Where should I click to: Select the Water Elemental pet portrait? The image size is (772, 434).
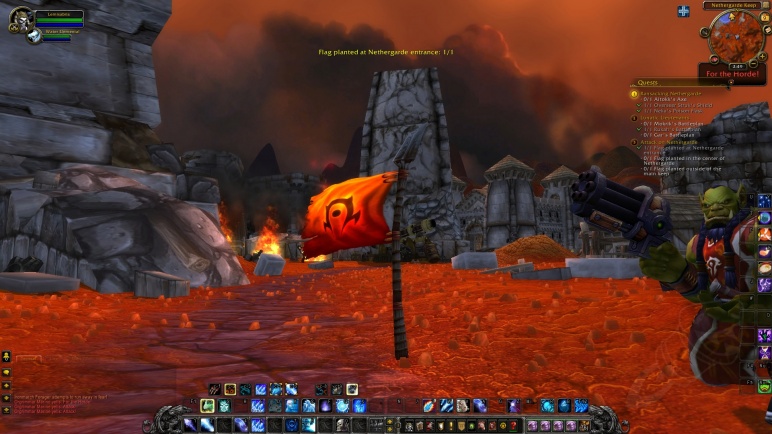click(33, 36)
